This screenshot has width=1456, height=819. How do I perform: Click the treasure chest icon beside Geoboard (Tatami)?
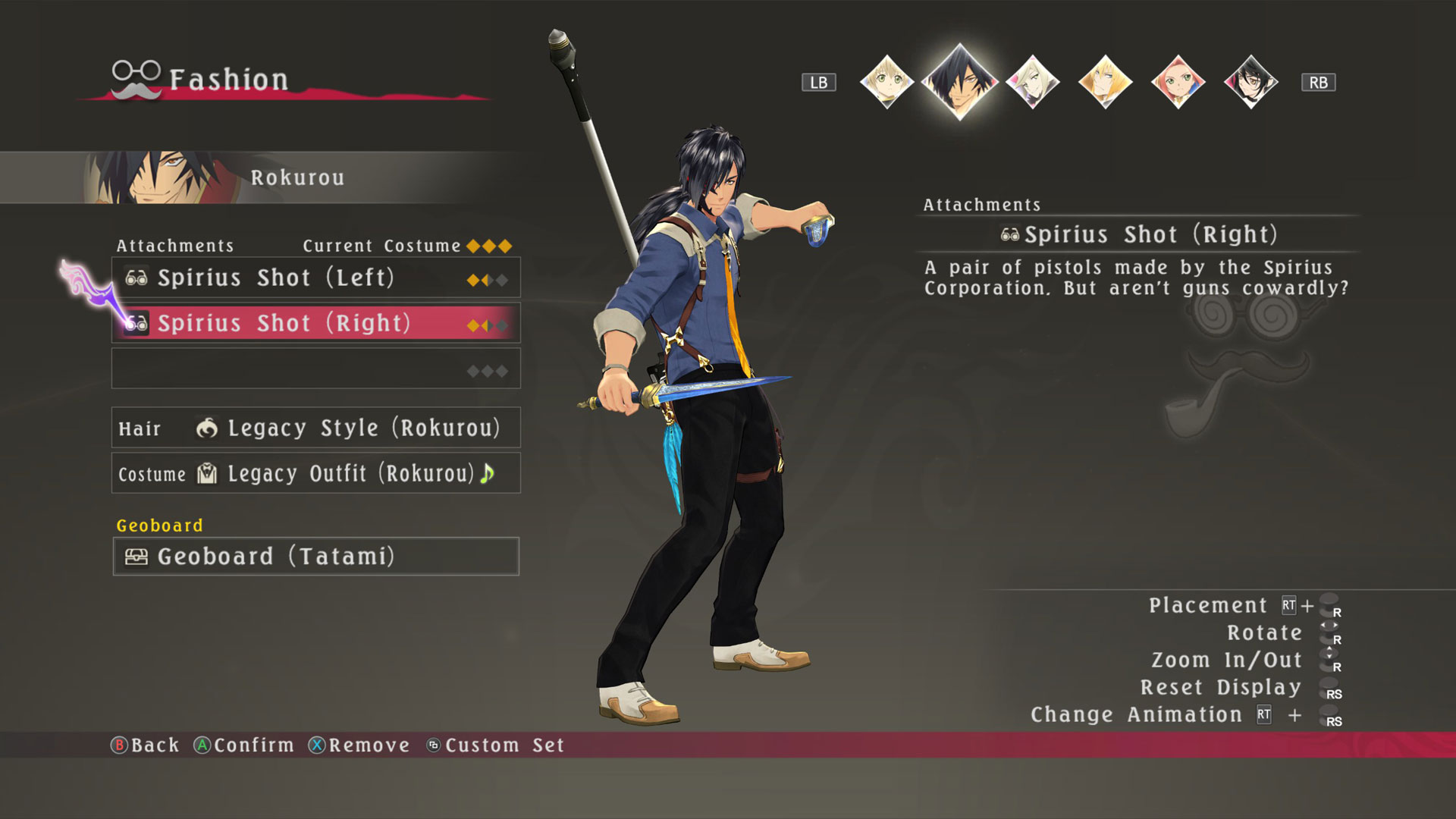135,557
